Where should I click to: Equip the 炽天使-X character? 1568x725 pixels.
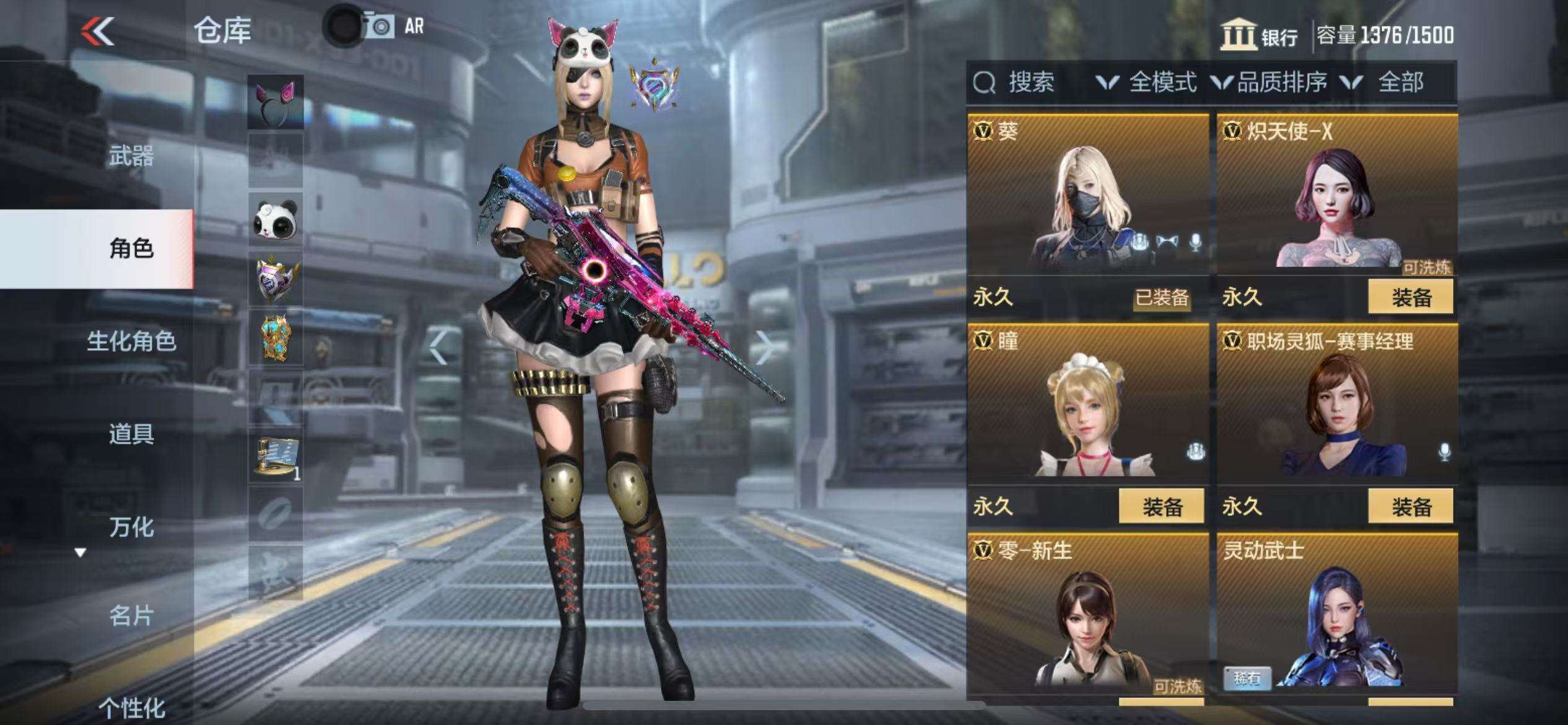[1410, 297]
